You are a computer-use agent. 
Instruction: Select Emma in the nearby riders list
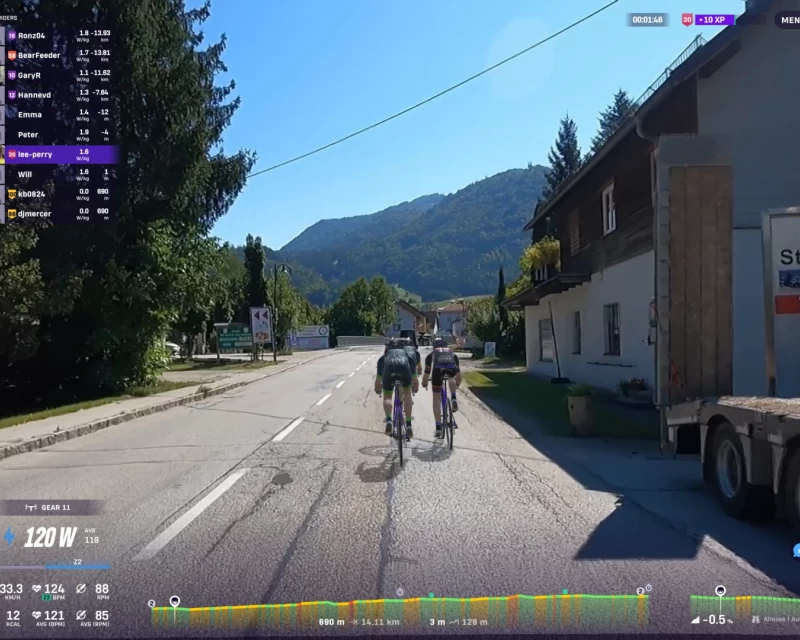(x=60, y=114)
